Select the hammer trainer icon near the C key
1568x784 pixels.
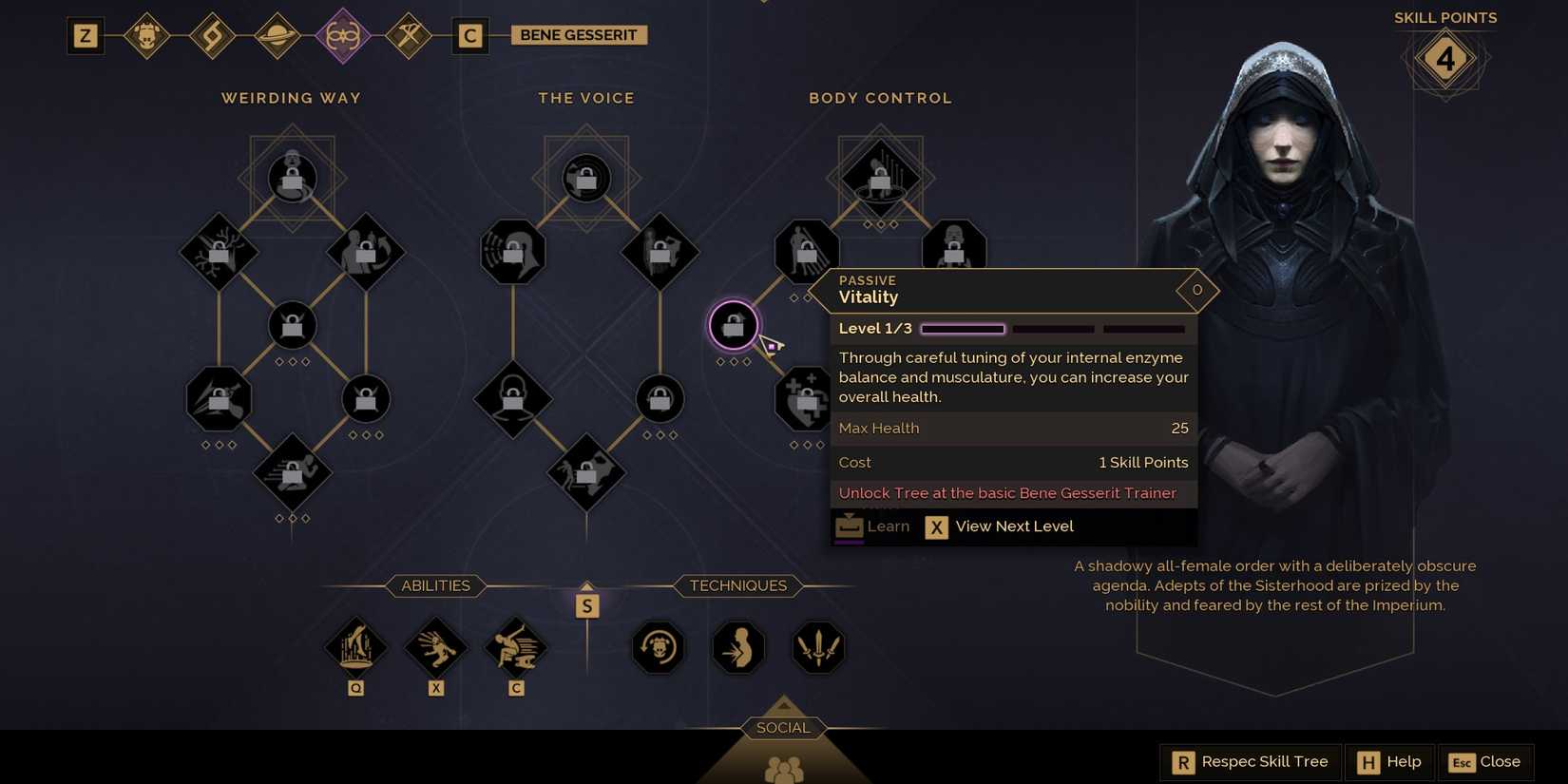[x=408, y=36]
